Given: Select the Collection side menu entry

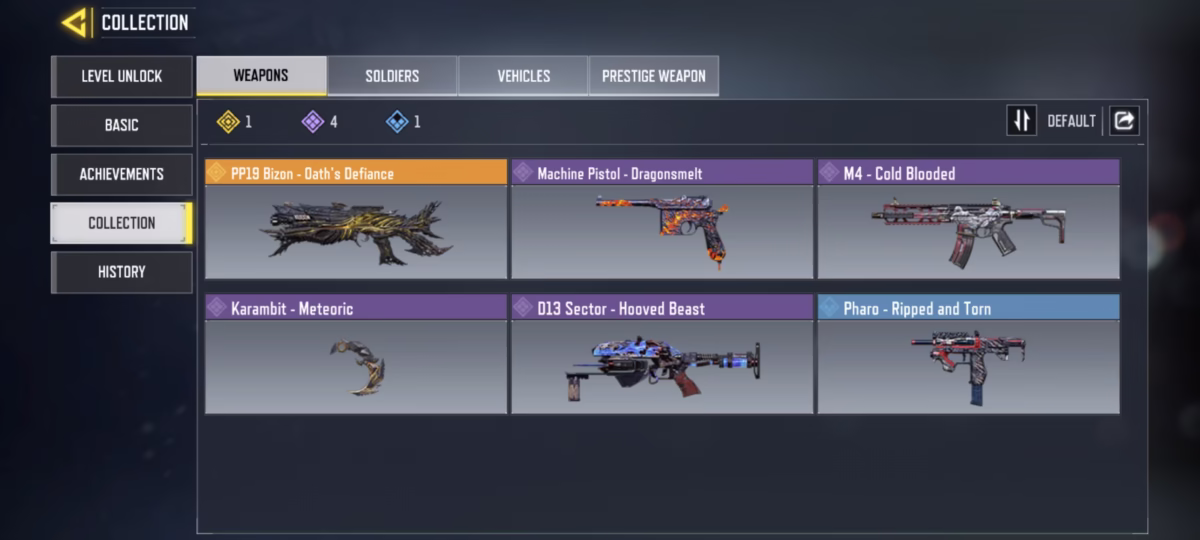Looking at the screenshot, I should tap(122, 223).
